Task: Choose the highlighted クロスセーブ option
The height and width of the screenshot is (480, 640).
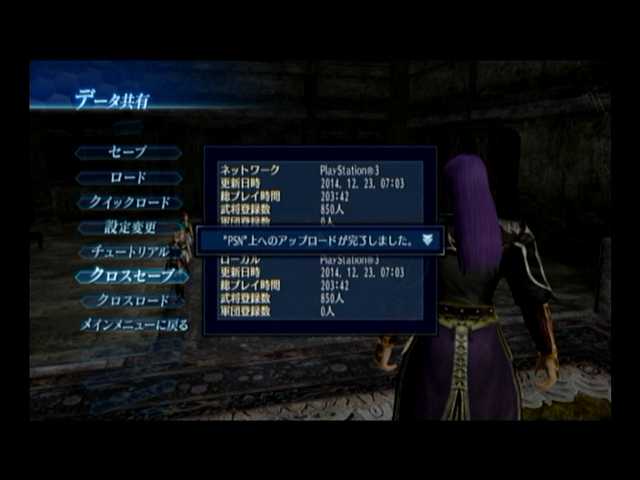Action: (x=132, y=275)
